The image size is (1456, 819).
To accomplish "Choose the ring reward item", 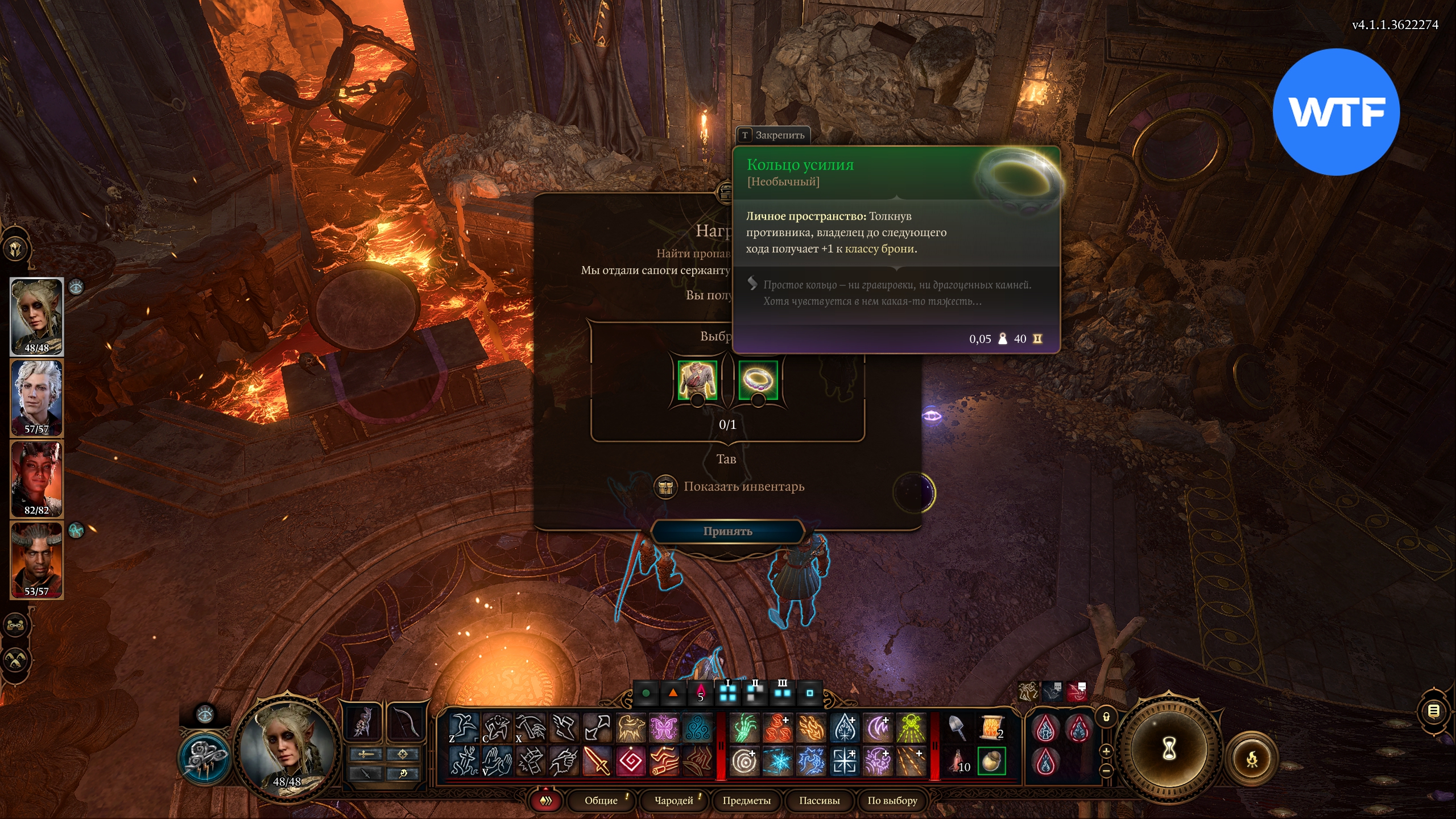I will 758,380.
